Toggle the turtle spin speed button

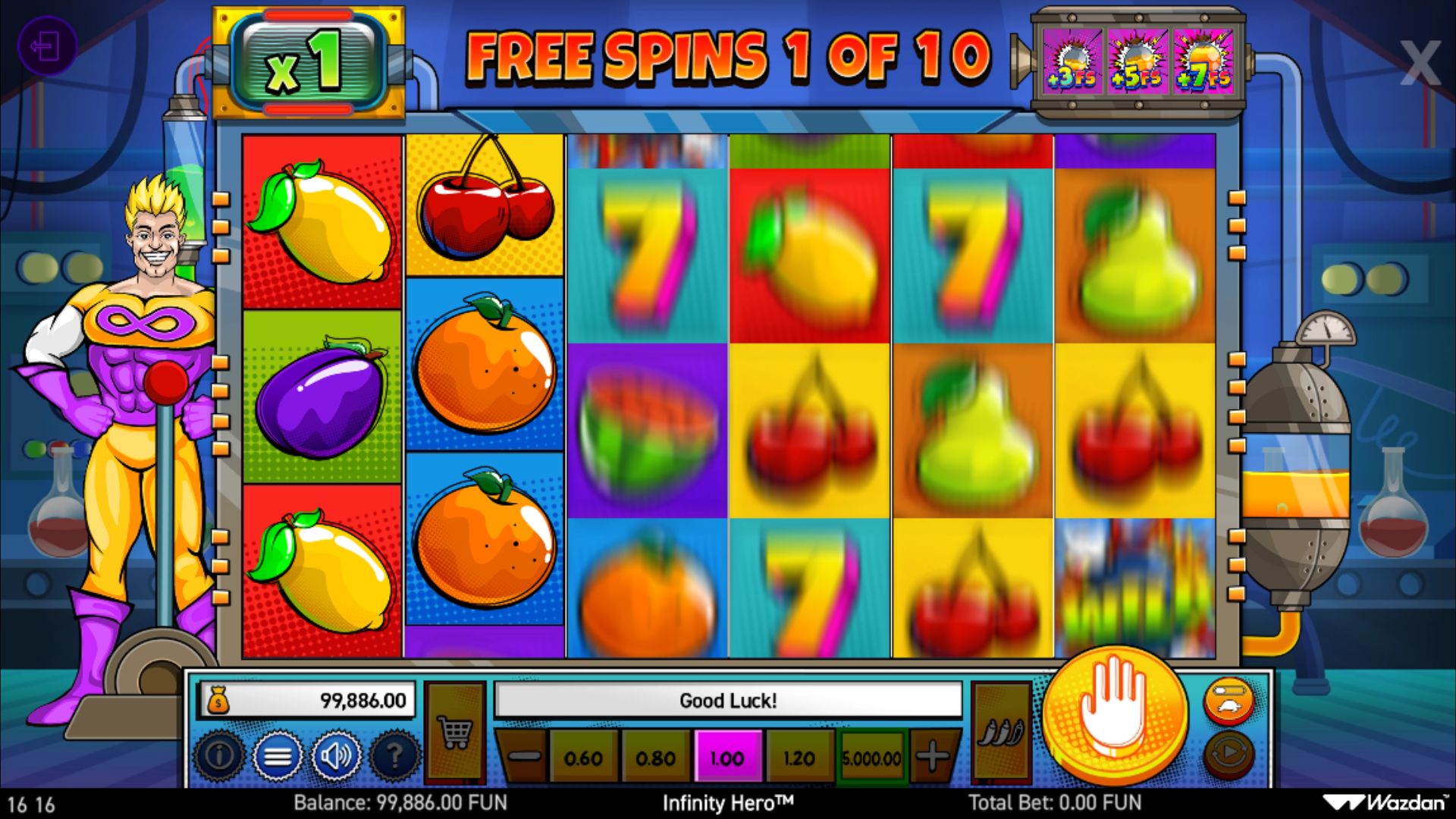(1228, 700)
